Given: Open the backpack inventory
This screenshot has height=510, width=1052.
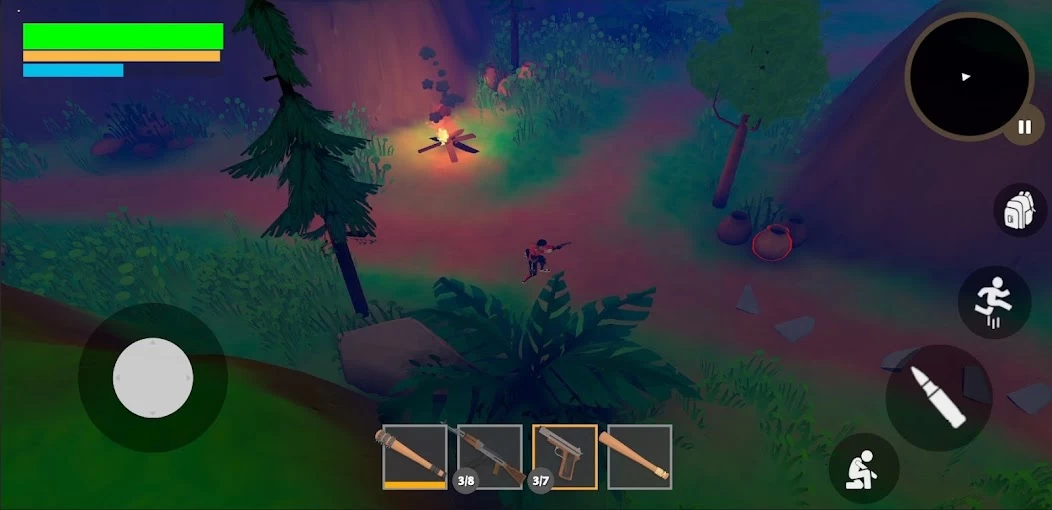Looking at the screenshot, I should pyautogui.click(x=1019, y=210).
